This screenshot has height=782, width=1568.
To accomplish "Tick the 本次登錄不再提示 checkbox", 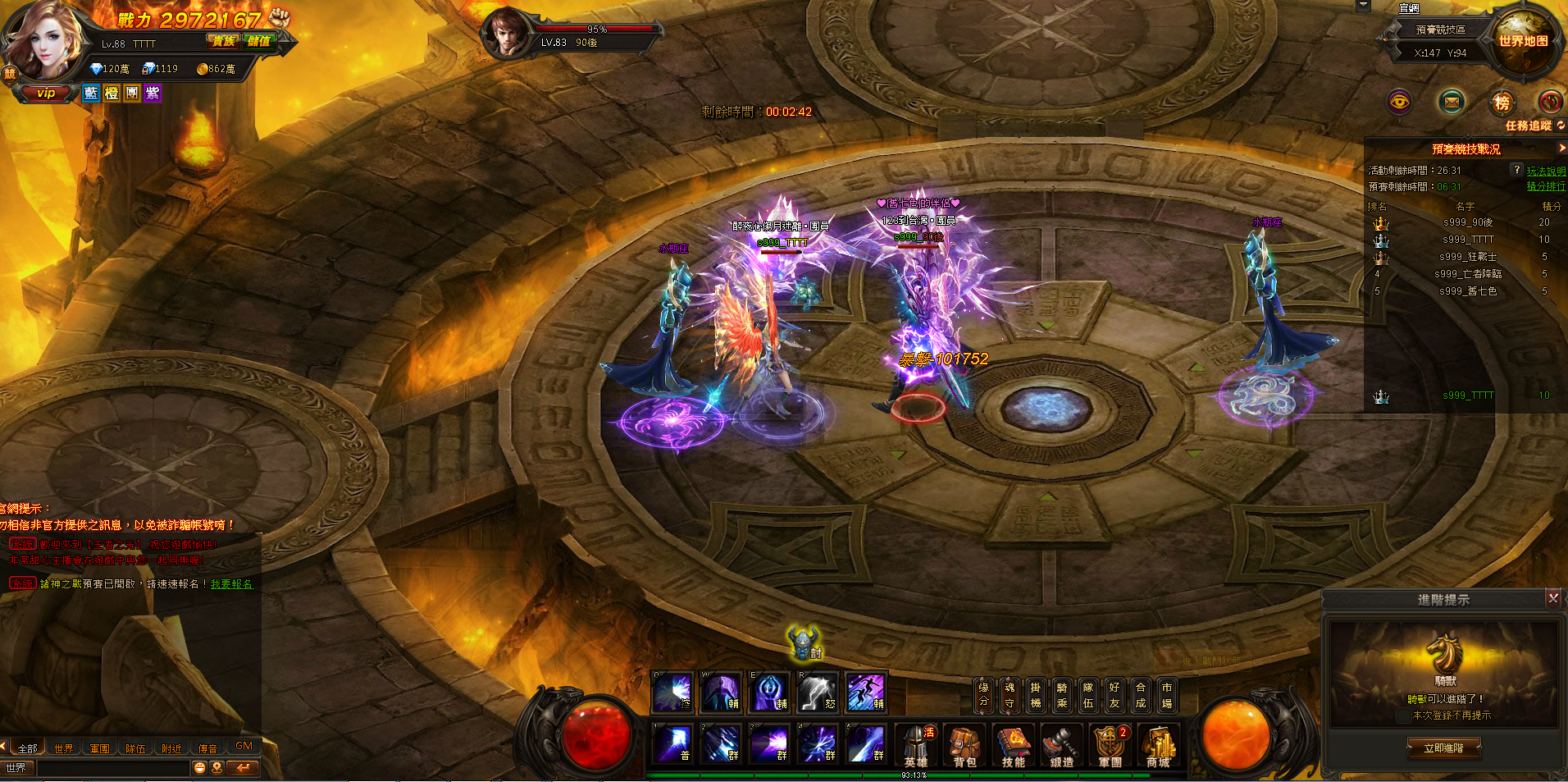I will [1403, 716].
